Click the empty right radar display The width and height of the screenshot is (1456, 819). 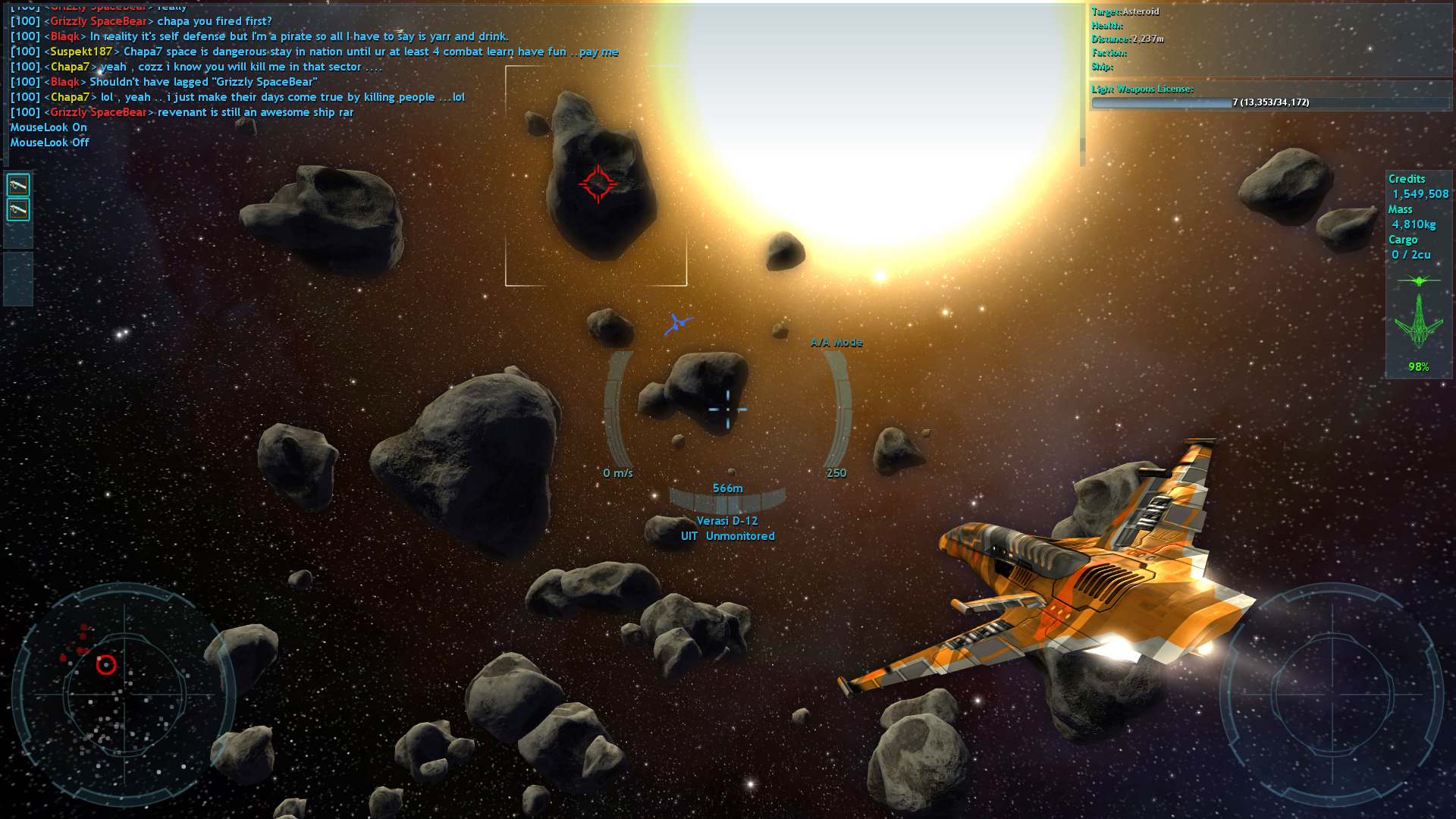1332,694
